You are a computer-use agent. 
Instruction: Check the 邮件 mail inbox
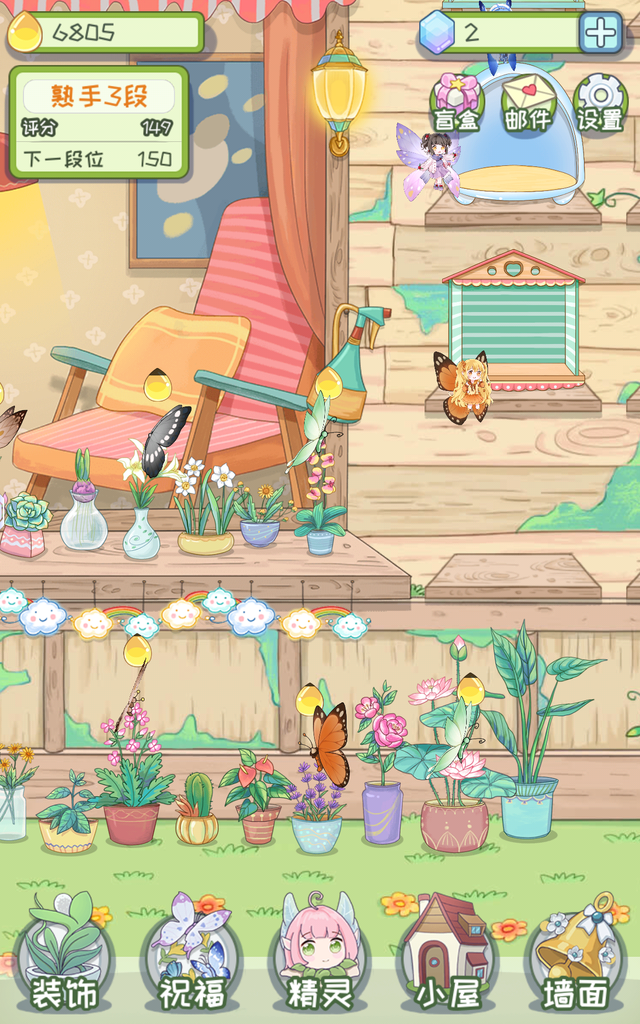(x=528, y=105)
